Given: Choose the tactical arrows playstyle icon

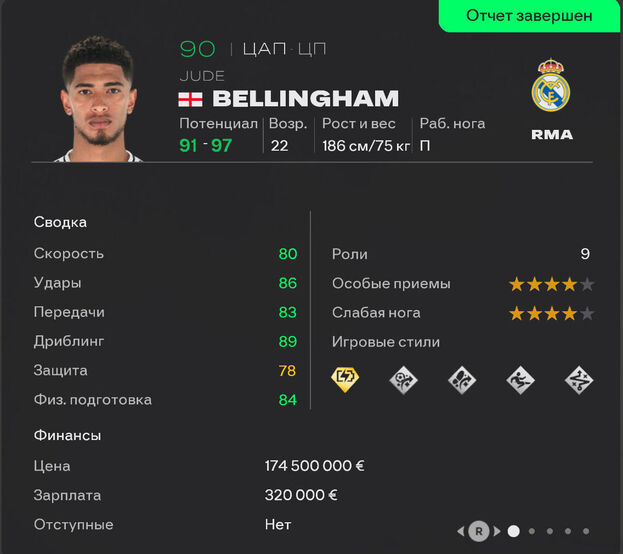Looking at the screenshot, I should pos(579,379).
